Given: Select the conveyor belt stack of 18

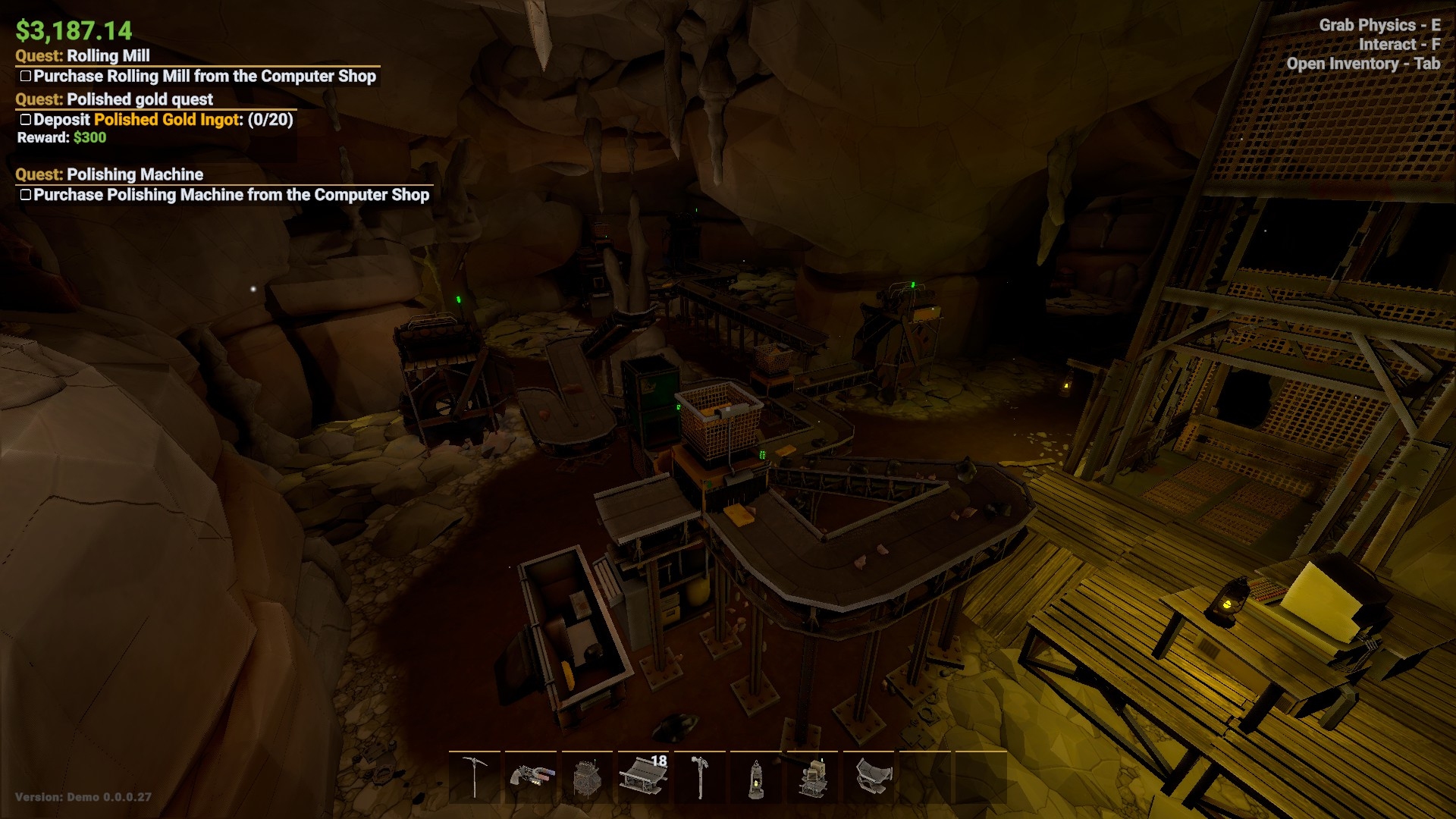Looking at the screenshot, I should click(x=643, y=777).
